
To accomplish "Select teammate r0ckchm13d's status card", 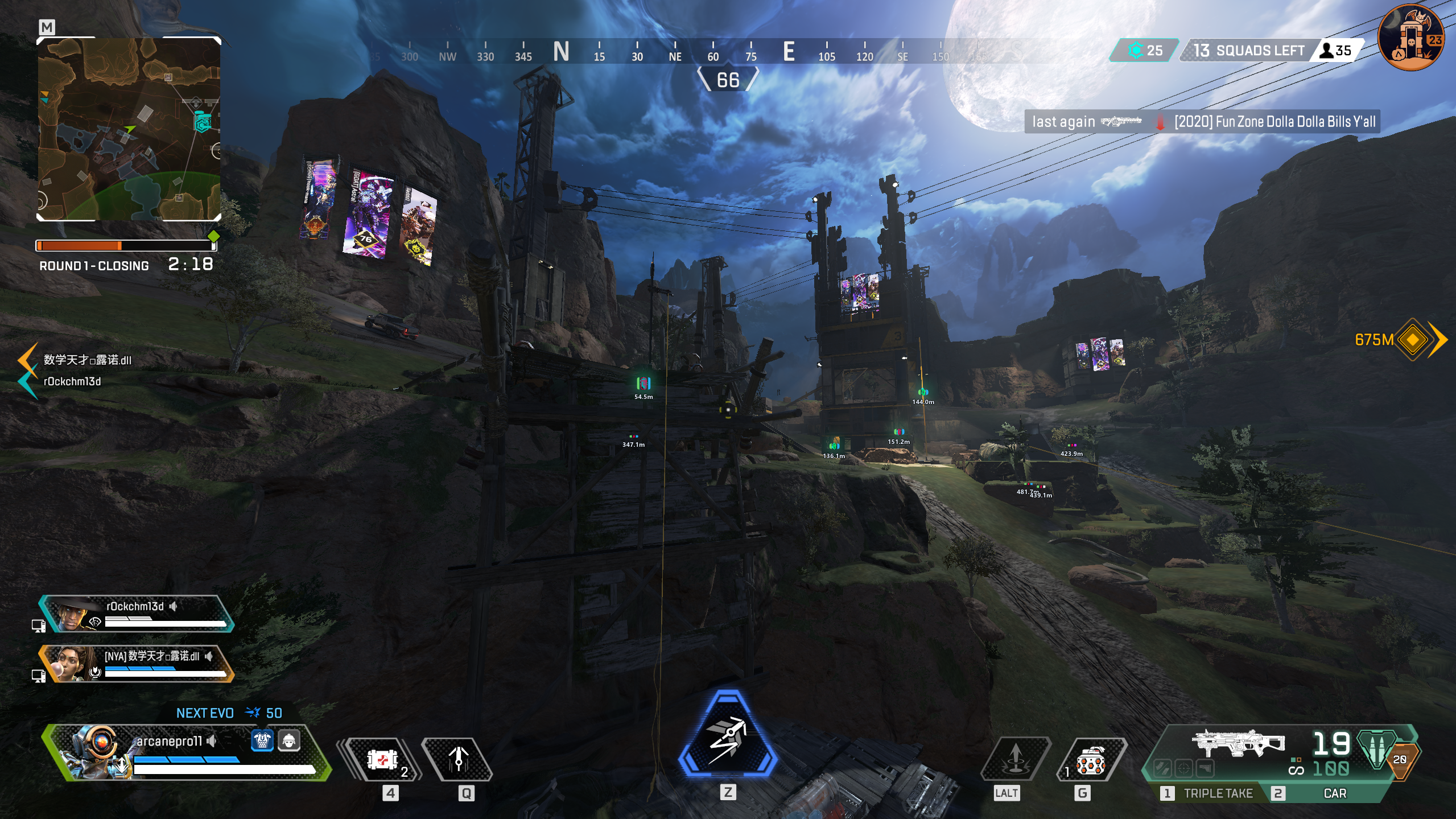I will click(137, 614).
